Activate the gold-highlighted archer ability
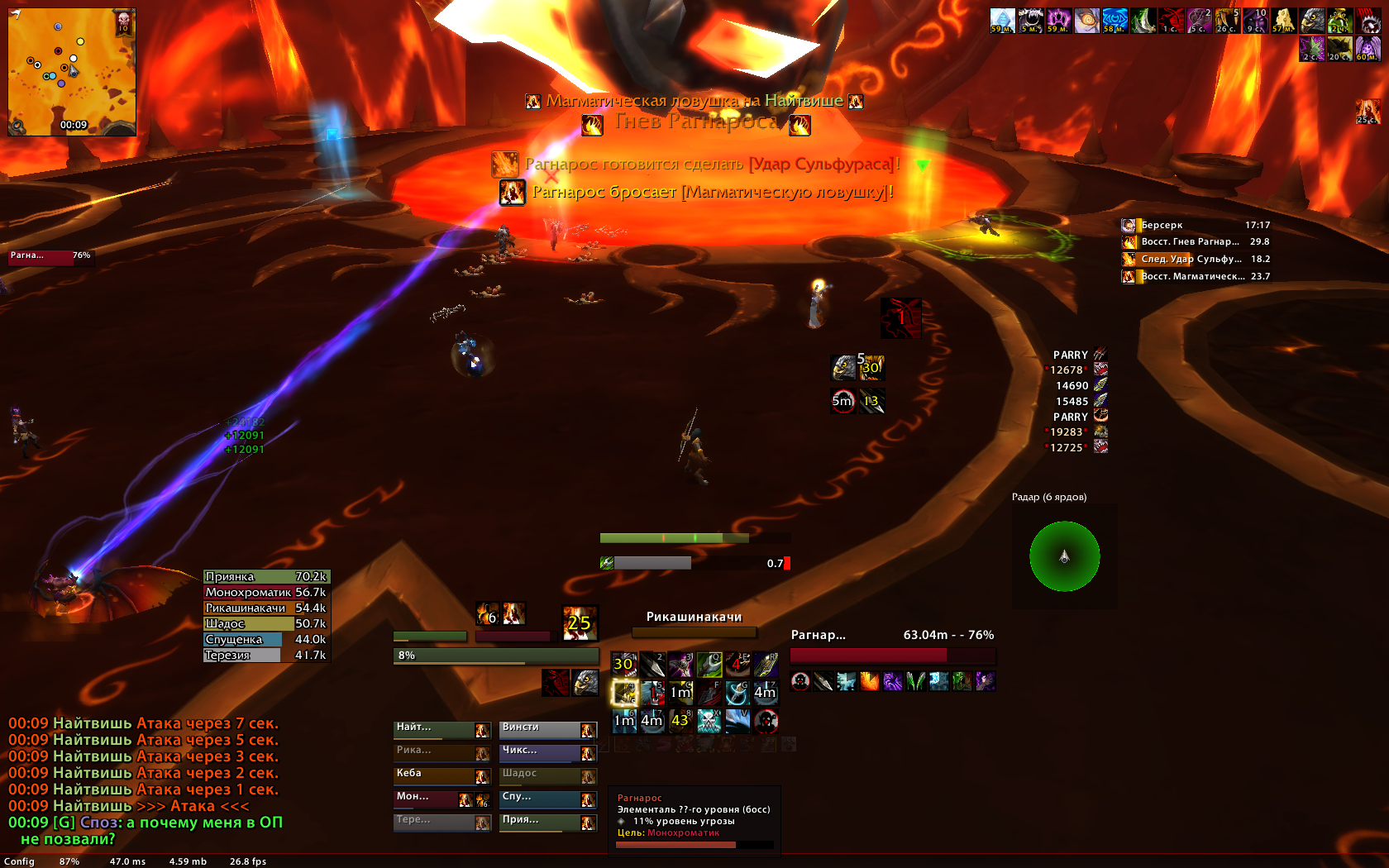1389x868 pixels. click(x=624, y=693)
